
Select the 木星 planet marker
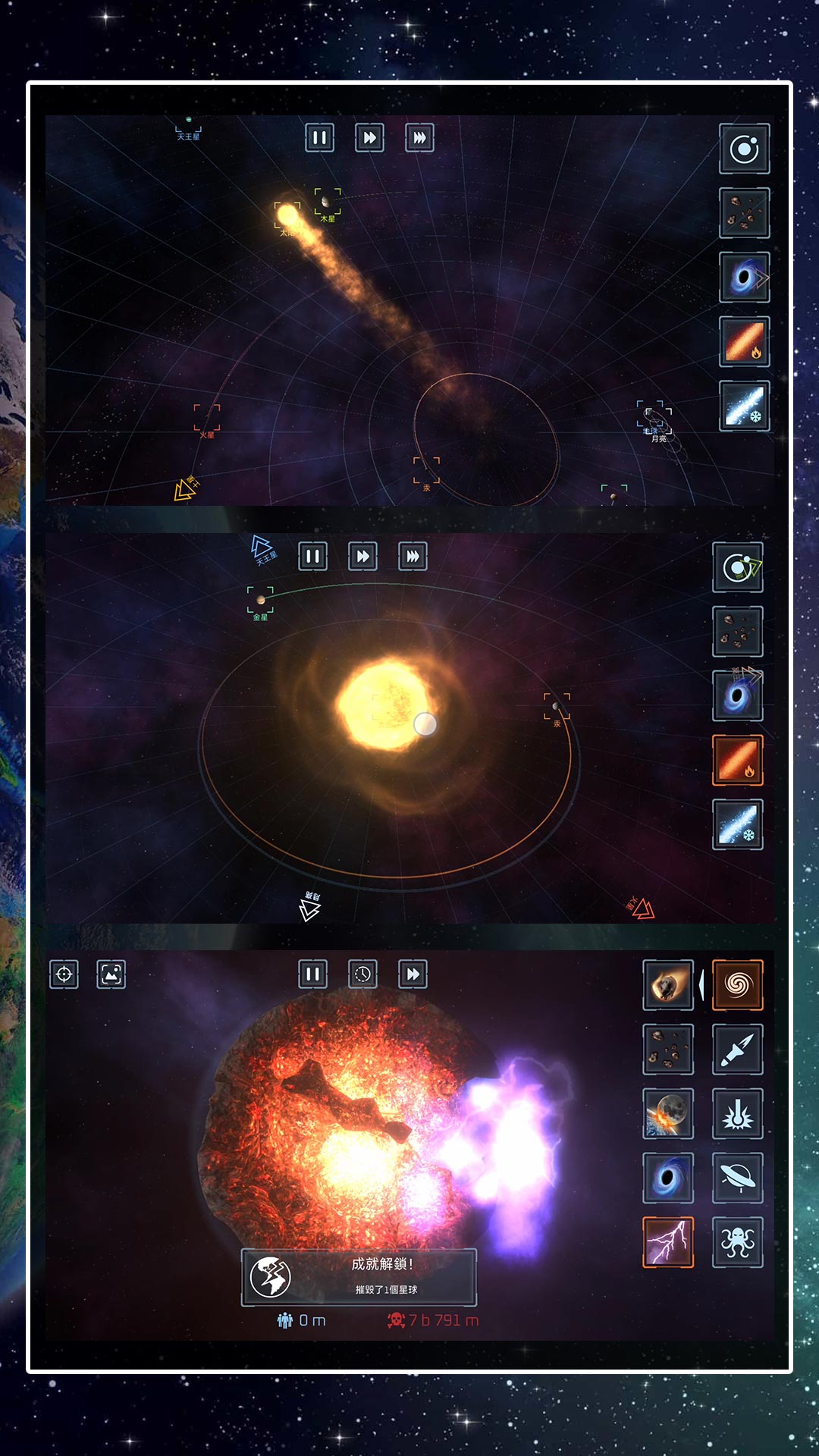click(328, 202)
